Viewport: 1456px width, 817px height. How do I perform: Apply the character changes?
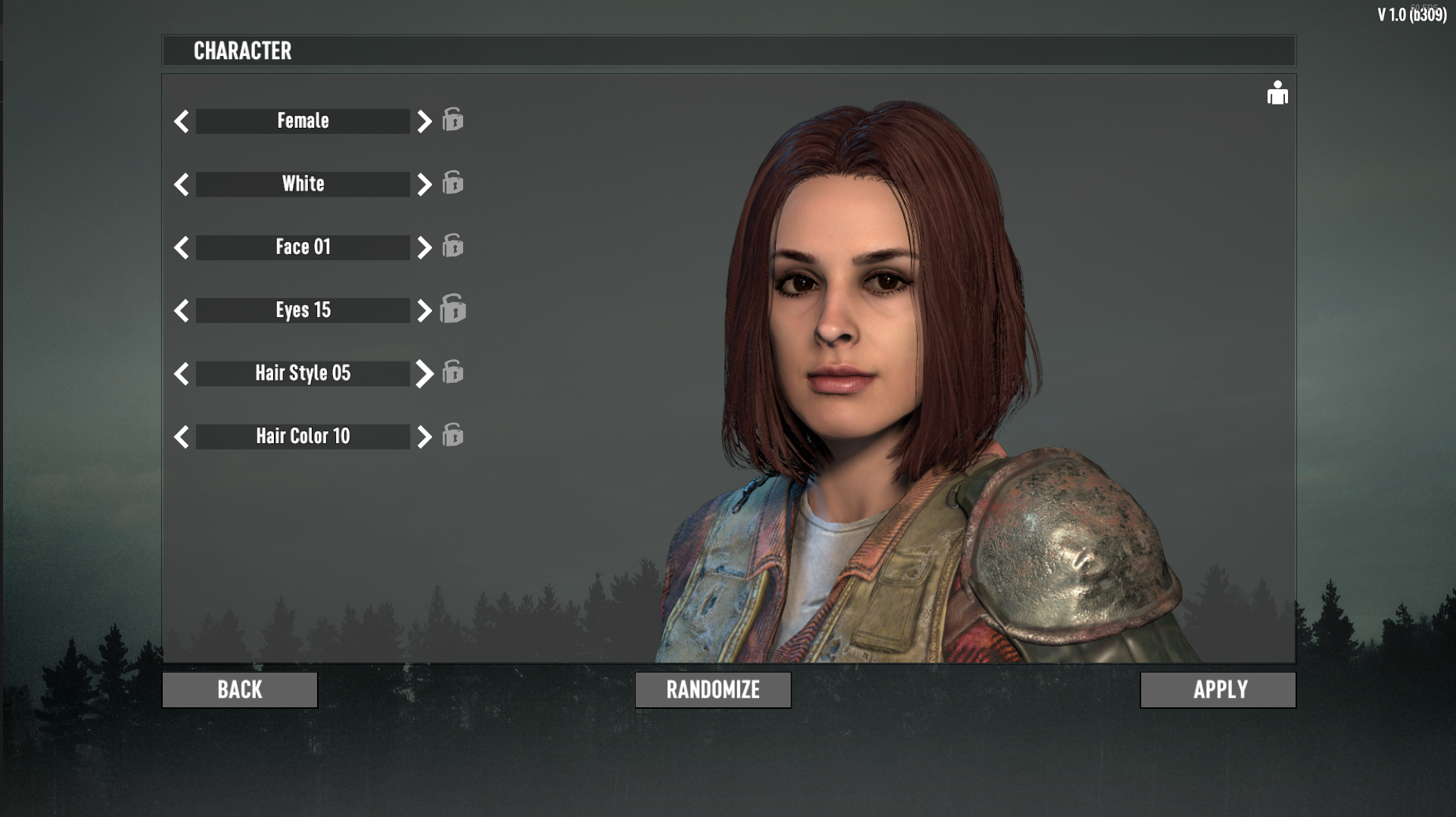(x=1217, y=689)
